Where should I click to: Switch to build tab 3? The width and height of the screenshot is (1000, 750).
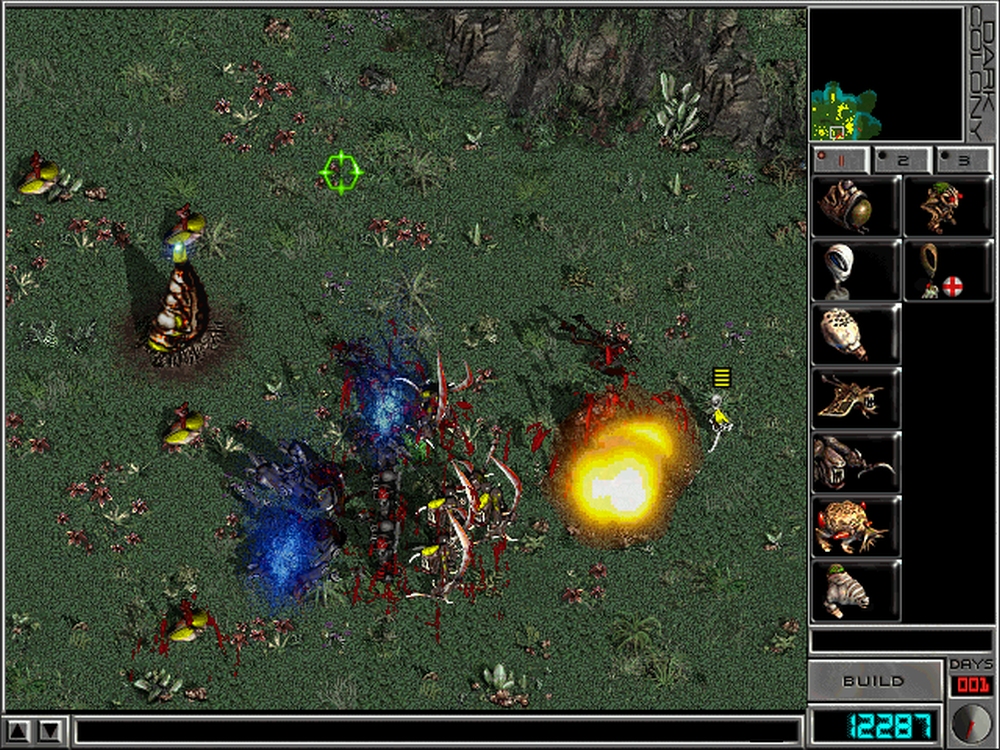[962, 159]
